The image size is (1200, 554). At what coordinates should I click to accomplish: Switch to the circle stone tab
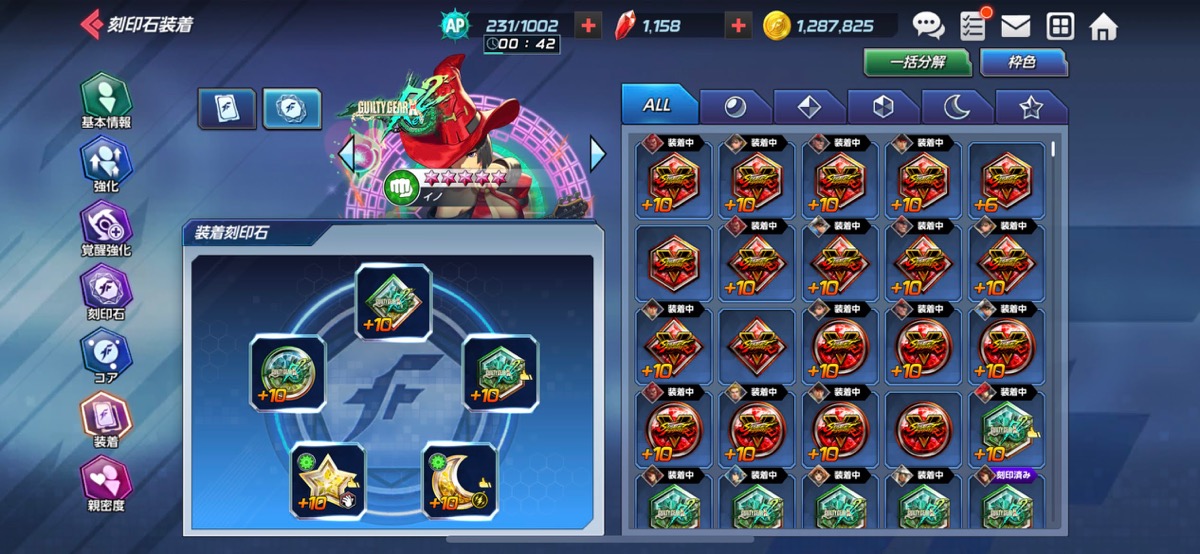tap(736, 107)
